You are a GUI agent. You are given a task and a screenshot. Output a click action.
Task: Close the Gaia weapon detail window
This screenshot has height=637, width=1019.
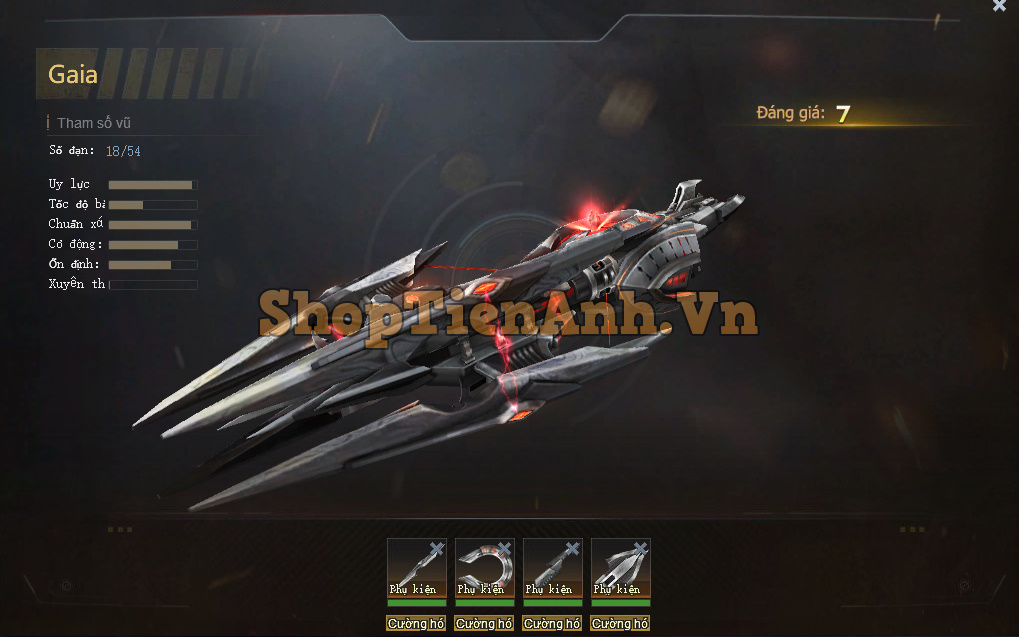[x=999, y=6]
